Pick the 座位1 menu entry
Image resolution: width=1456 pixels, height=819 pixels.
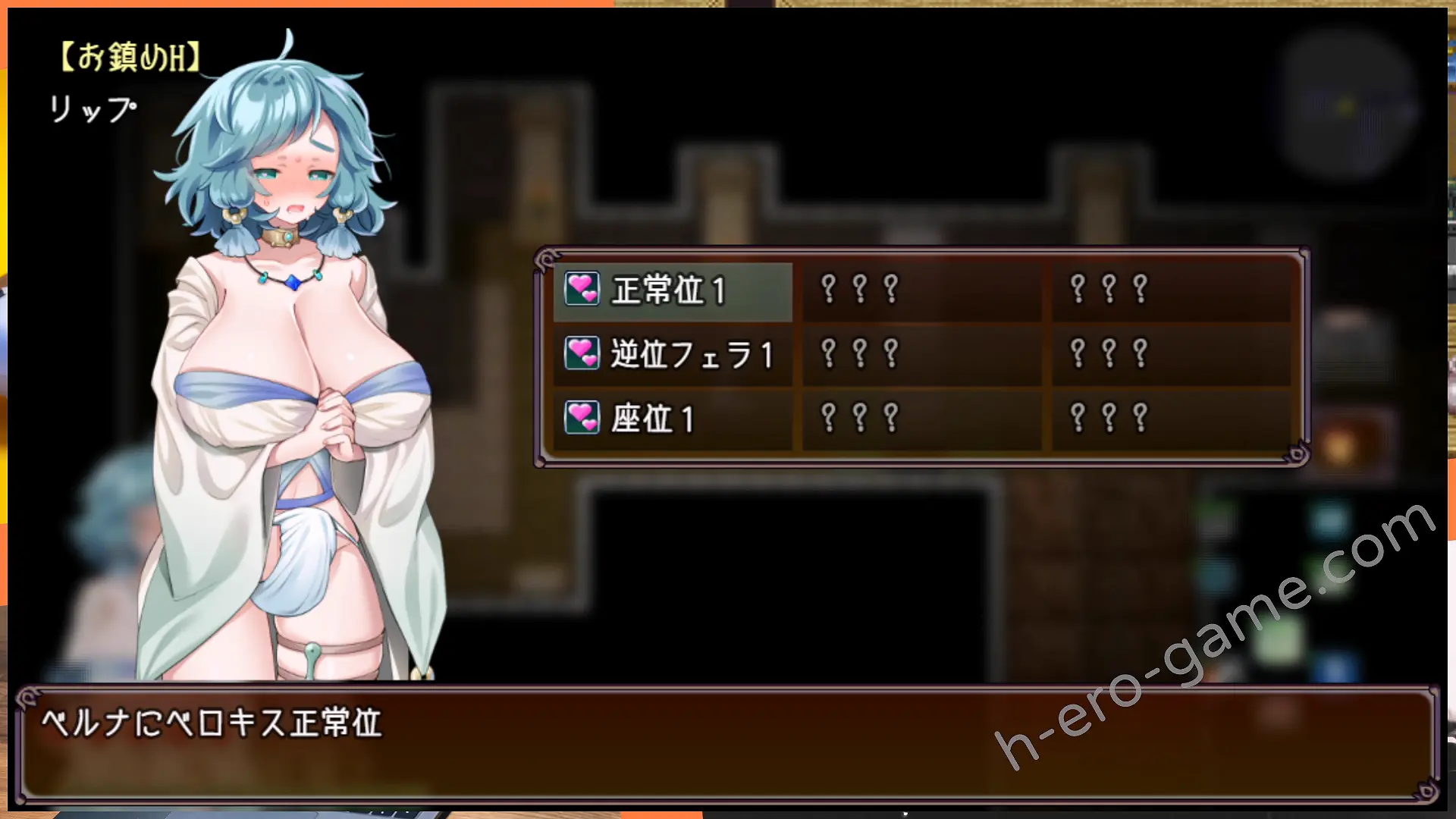672,419
